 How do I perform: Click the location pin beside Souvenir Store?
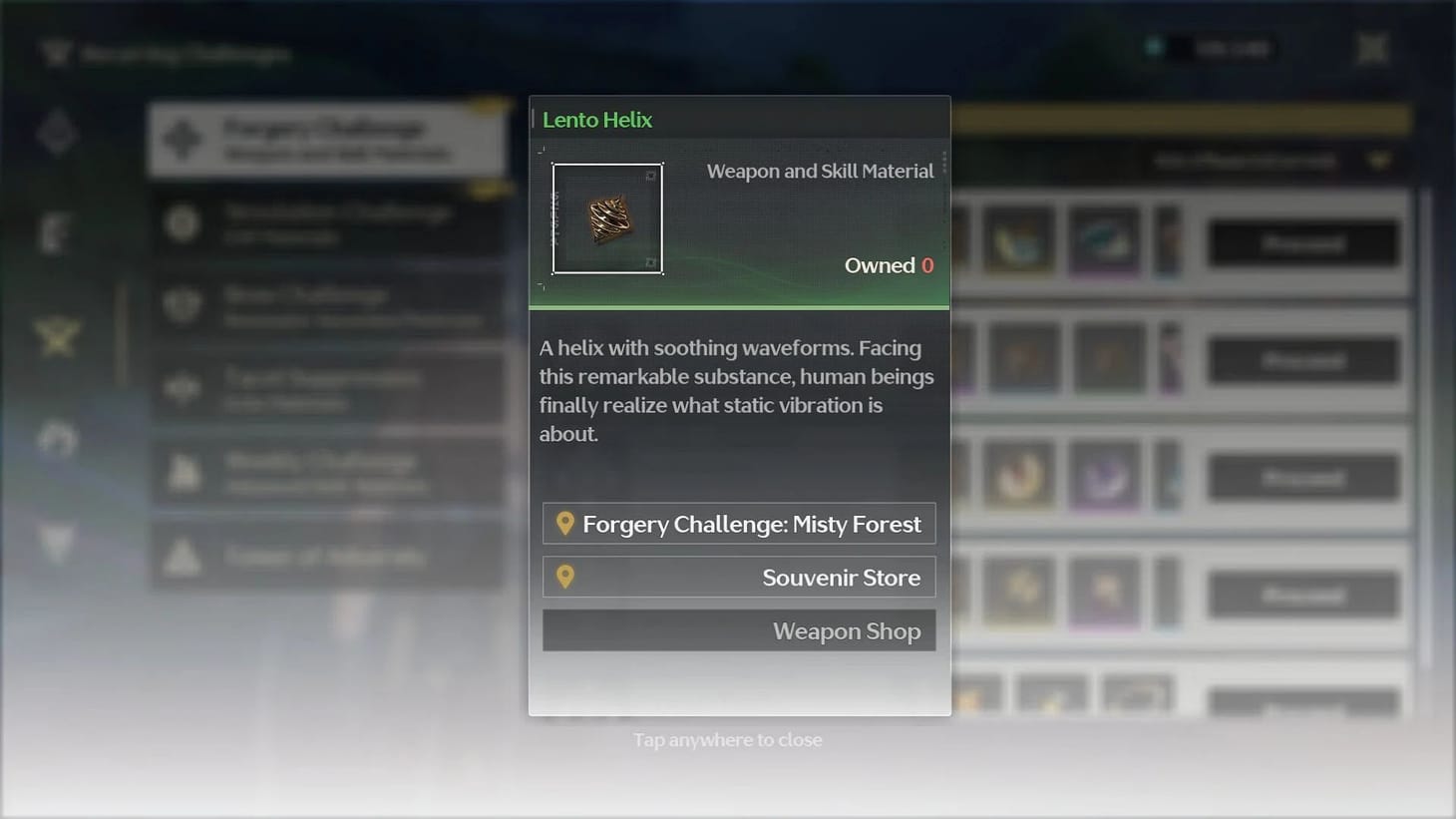566,577
